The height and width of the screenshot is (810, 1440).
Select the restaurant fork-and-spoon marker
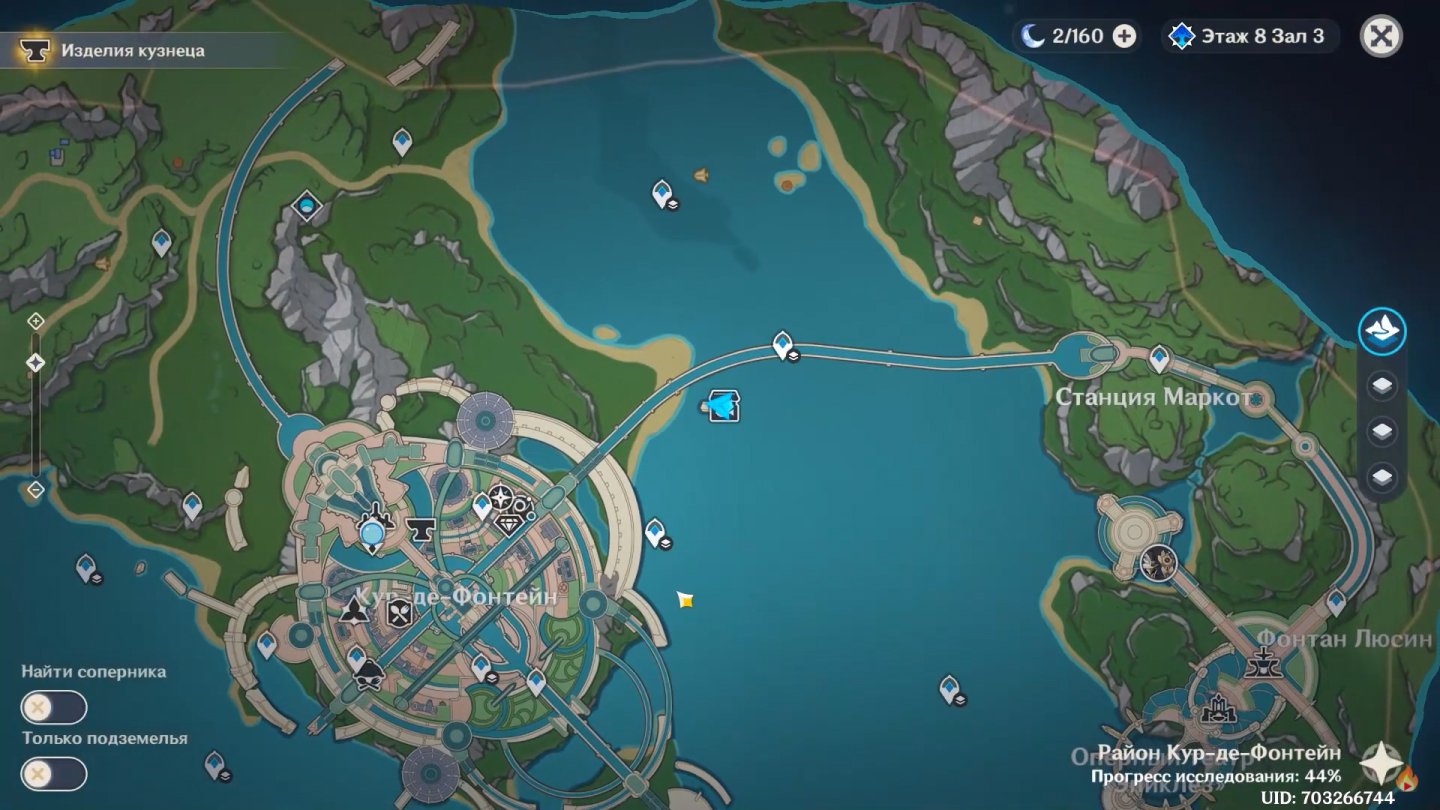(x=400, y=610)
